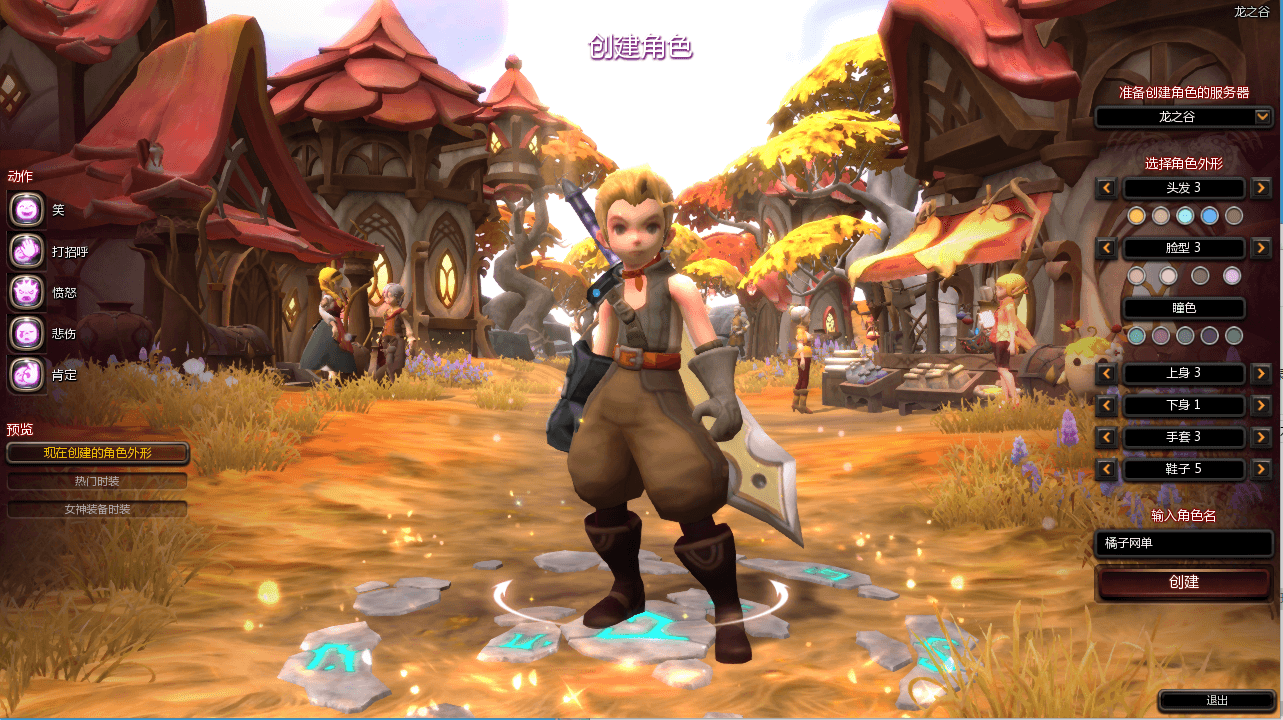
Task: Open the 龙之谷 server dropdown
Action: pyautogui.click(x=1183, y=116)
